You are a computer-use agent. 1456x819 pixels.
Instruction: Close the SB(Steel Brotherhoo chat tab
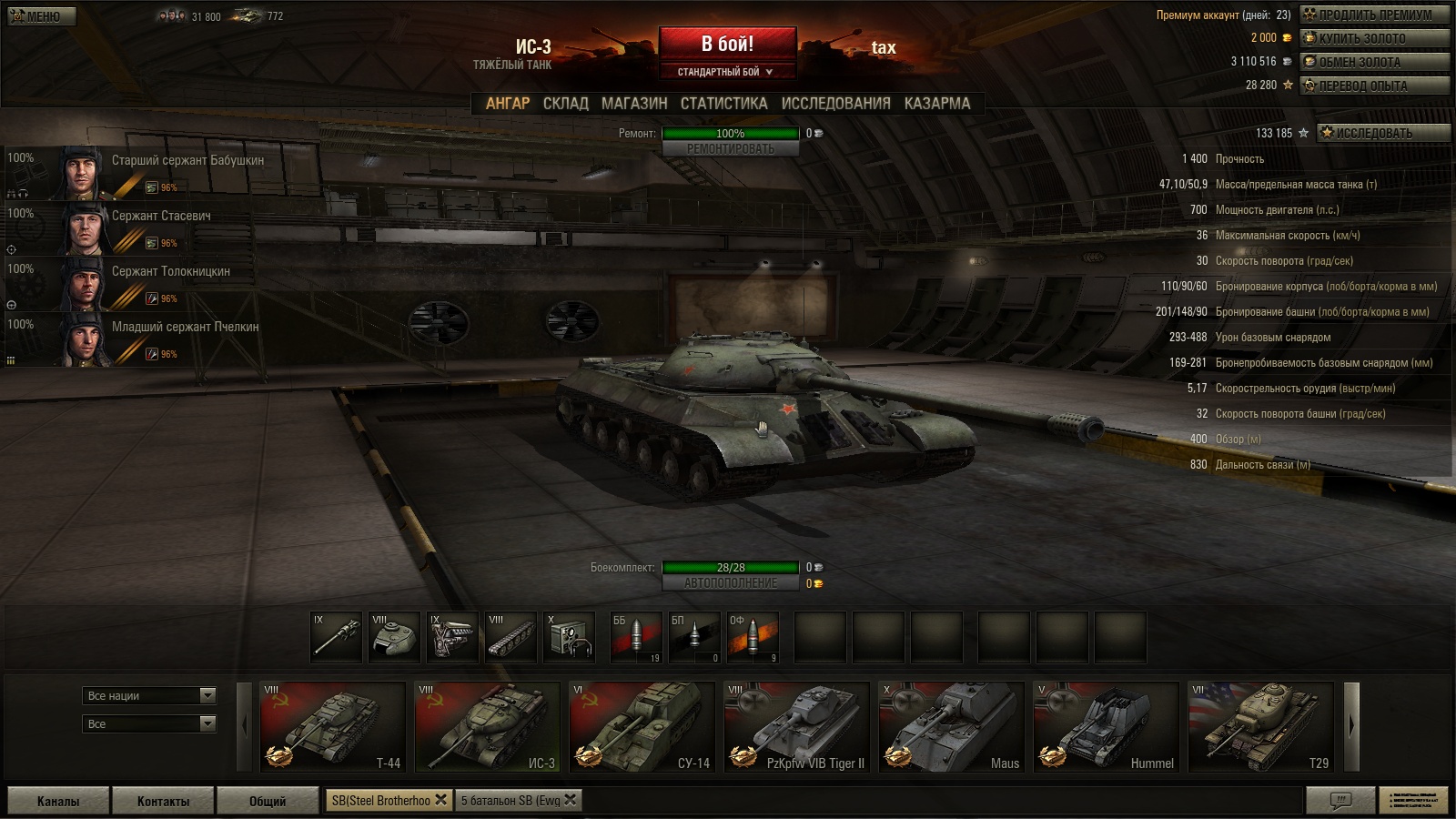[x=441, y=800]
